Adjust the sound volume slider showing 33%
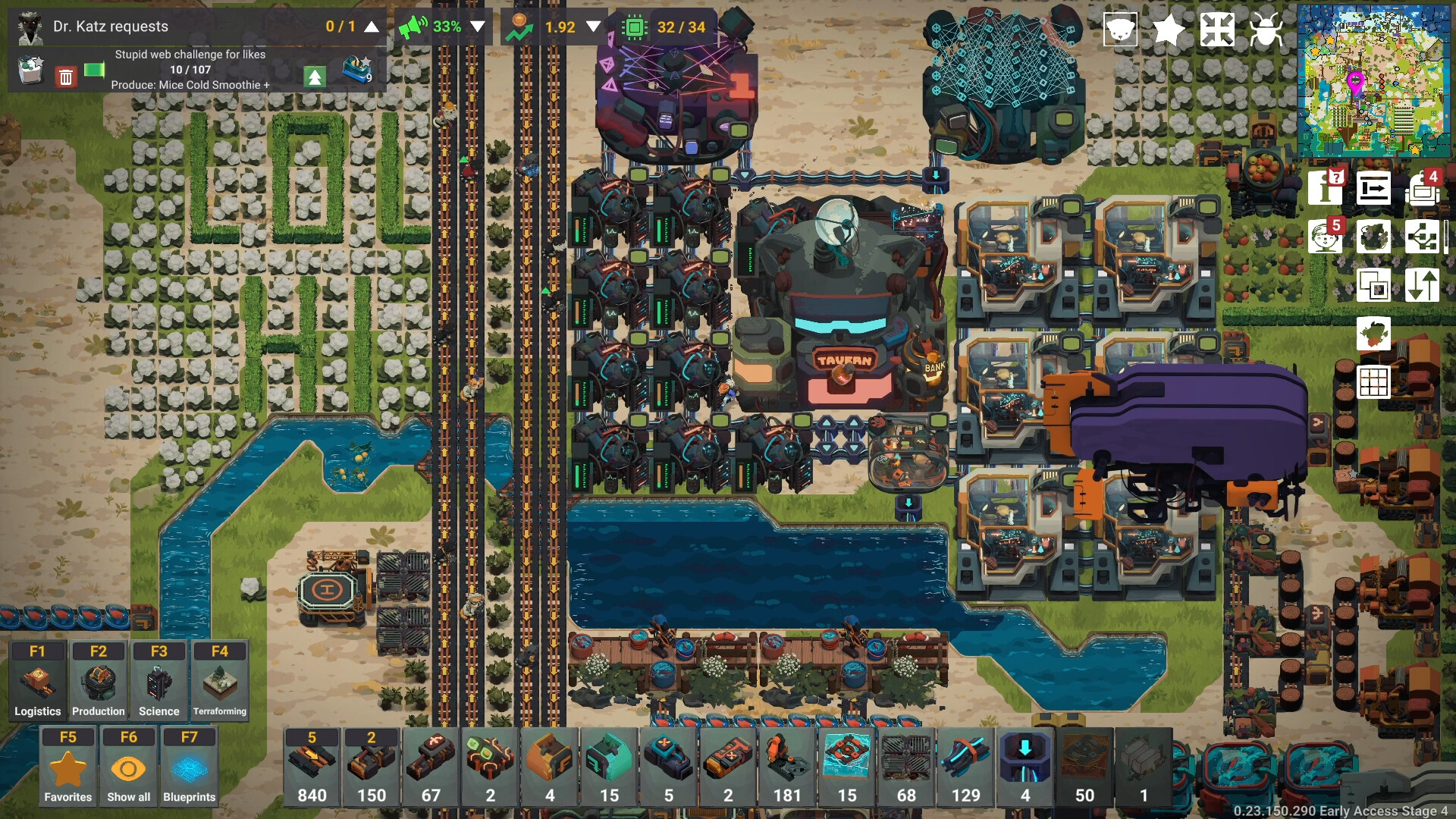The height and width of the screenshot is (819, 1456). (447, 27)
